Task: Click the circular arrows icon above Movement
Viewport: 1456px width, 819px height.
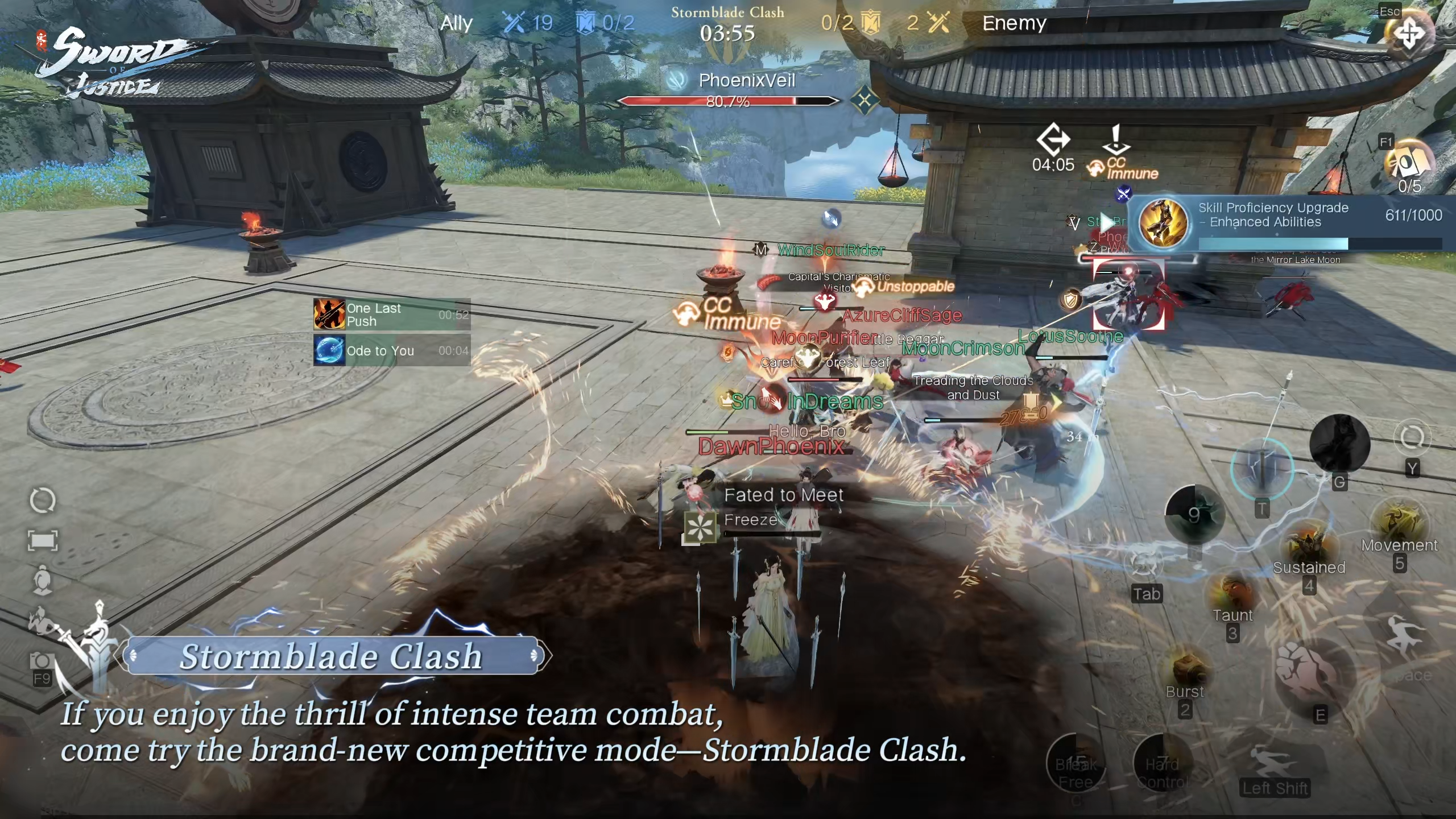Action: 1412,438
